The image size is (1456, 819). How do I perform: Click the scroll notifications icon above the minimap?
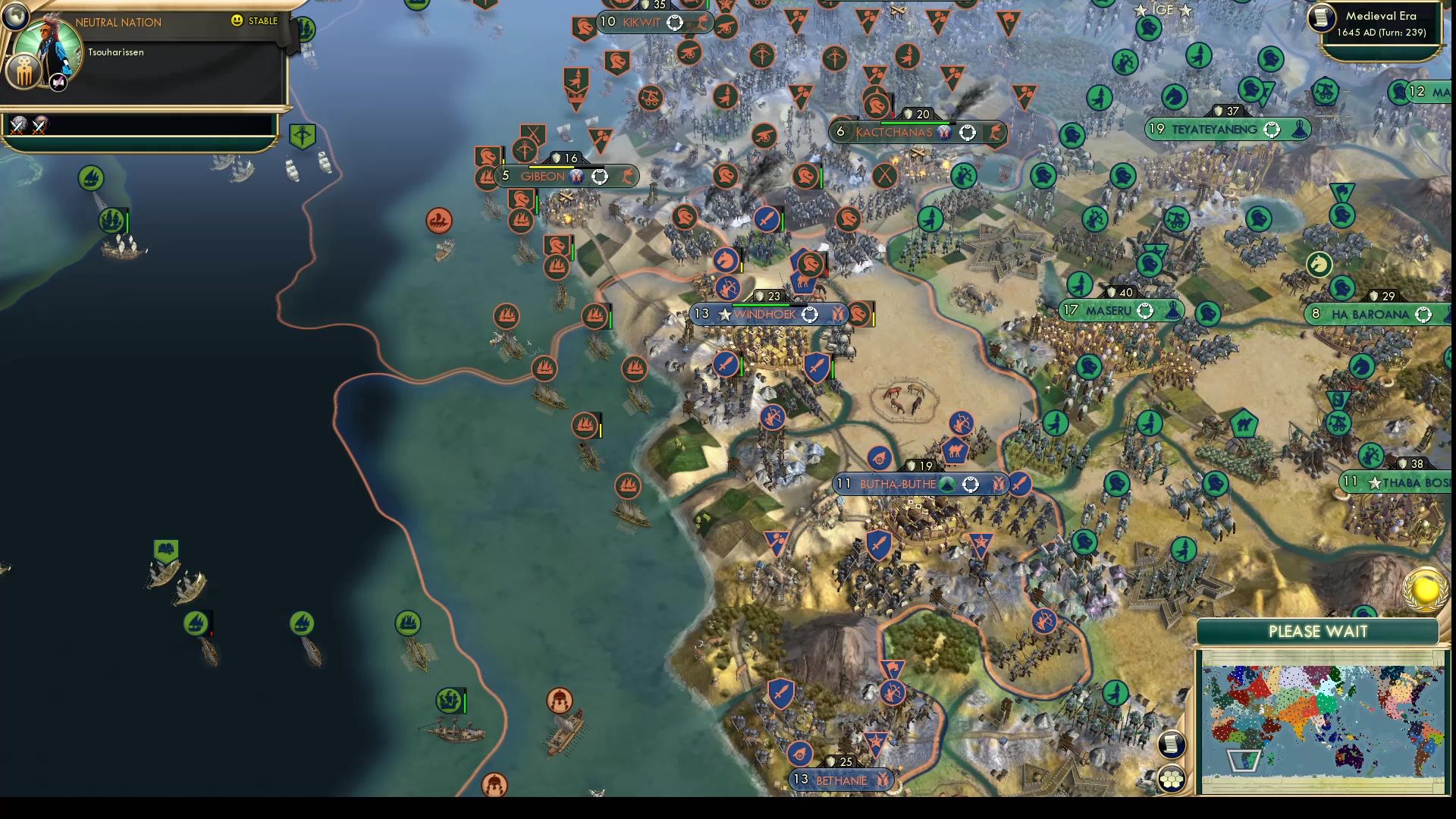[x=1172, y=744]
